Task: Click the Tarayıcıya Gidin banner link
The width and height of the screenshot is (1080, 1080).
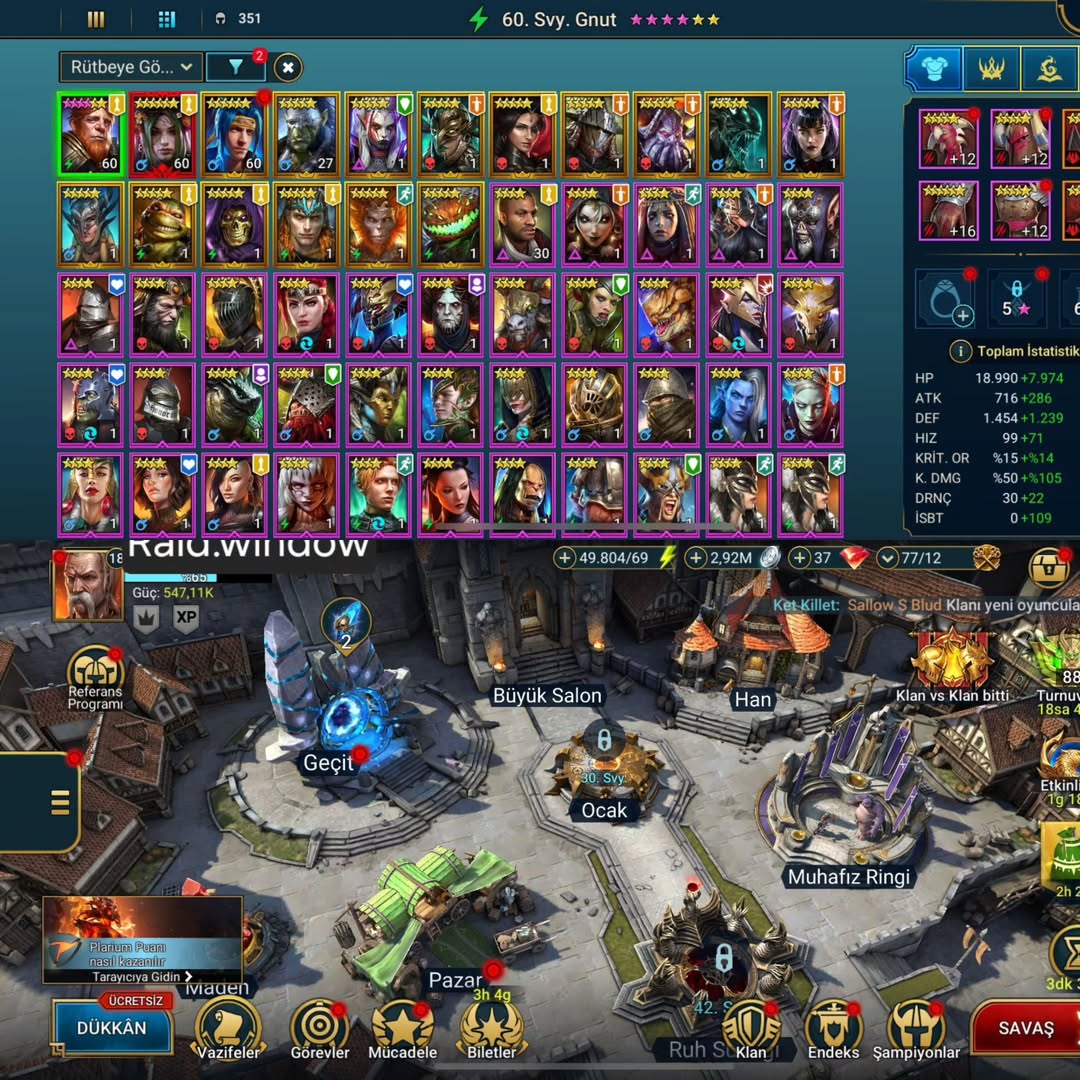Action: coord(141,977)
